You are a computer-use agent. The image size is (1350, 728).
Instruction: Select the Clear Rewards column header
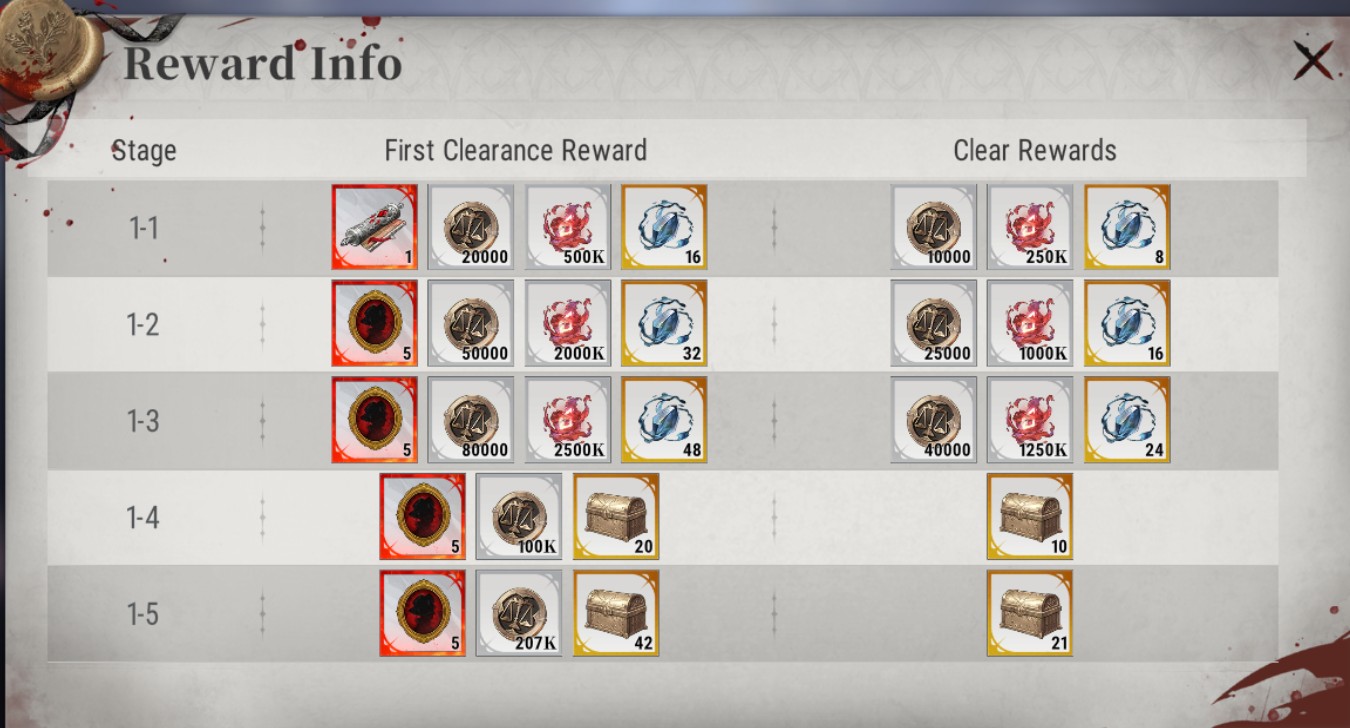1036,150
